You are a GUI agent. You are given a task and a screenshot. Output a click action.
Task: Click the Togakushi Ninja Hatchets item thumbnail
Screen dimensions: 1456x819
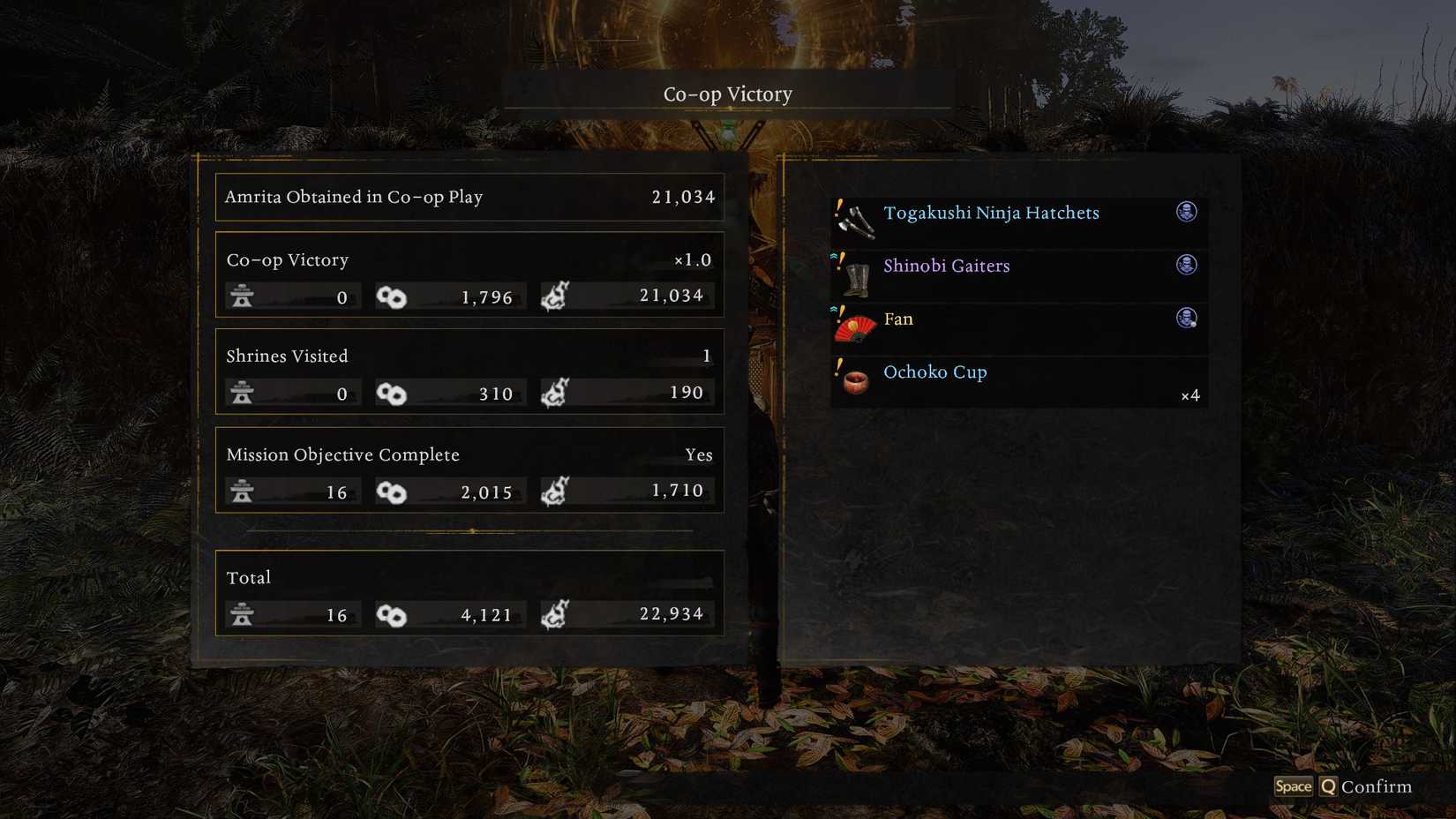tap(856, 219)
